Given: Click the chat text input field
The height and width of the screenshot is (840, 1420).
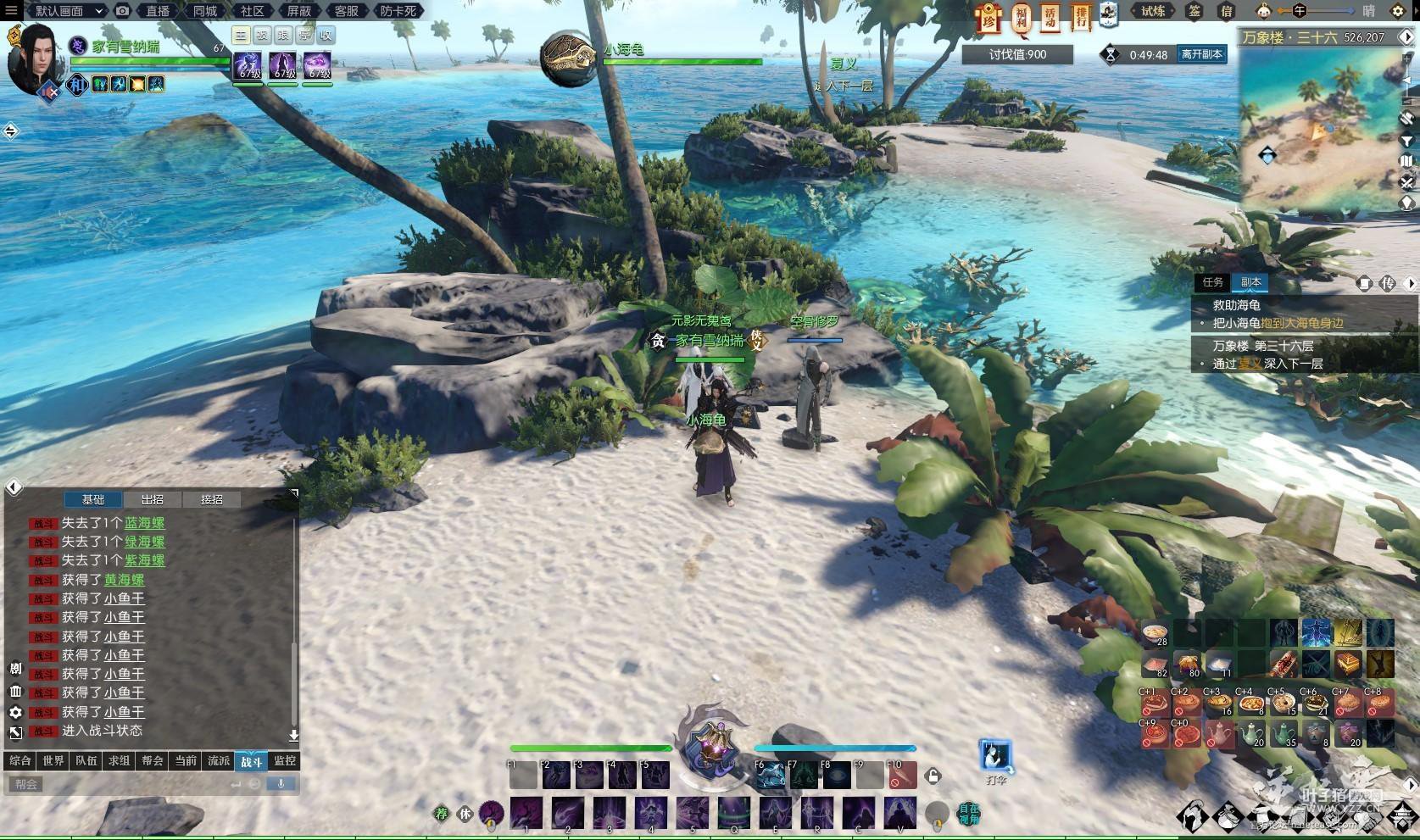Looking at the screenshot, I should [119, 784].
